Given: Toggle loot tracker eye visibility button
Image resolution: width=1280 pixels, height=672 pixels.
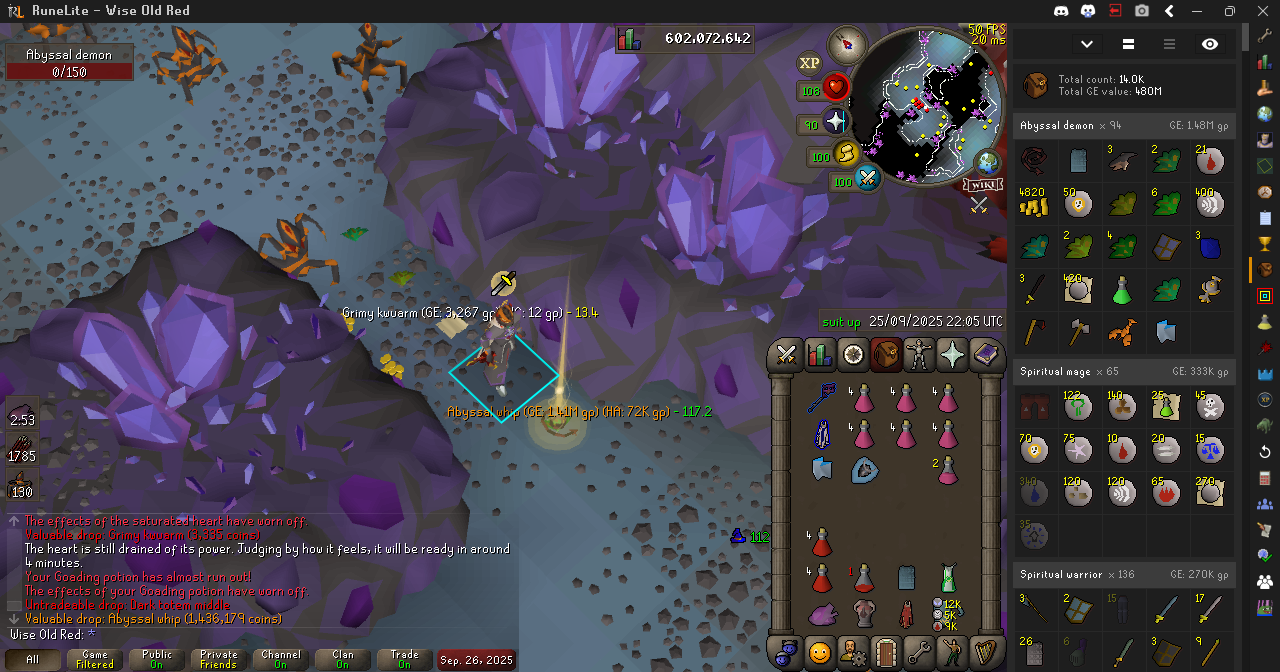Looking at the screenshot, I should click(1210, 44).
